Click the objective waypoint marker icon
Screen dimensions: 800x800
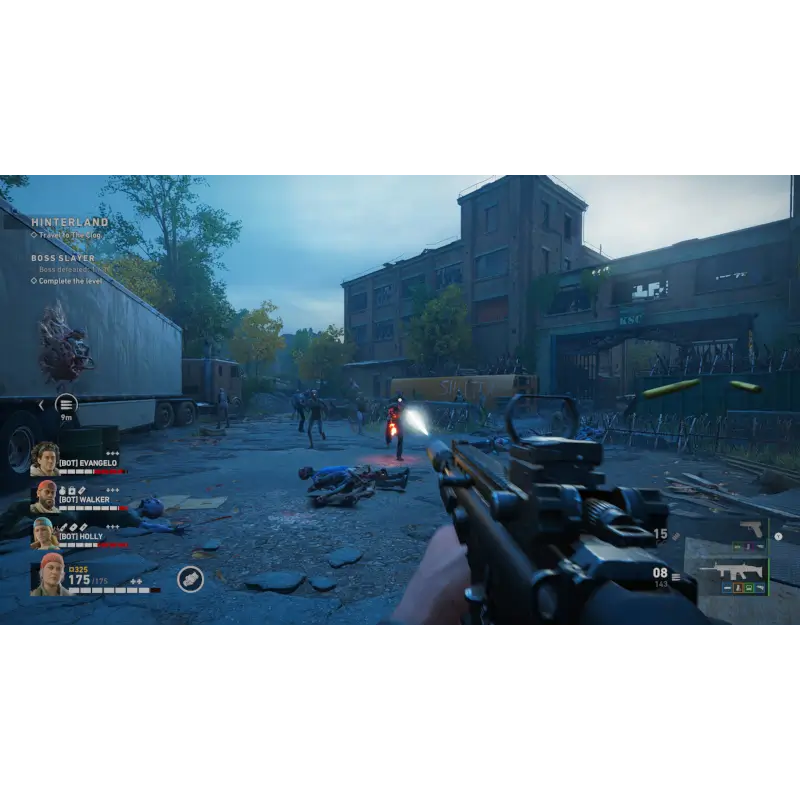click(66, 404)
